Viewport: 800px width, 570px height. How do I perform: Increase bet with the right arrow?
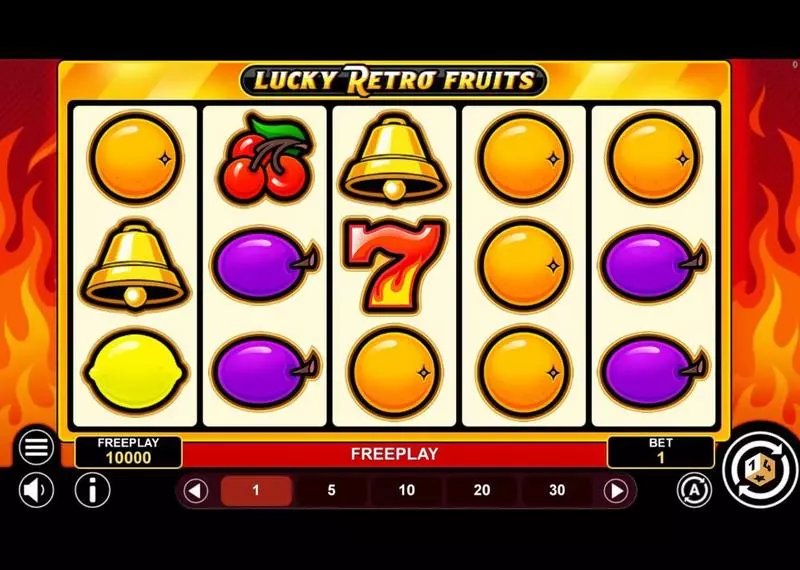point(617,491)
